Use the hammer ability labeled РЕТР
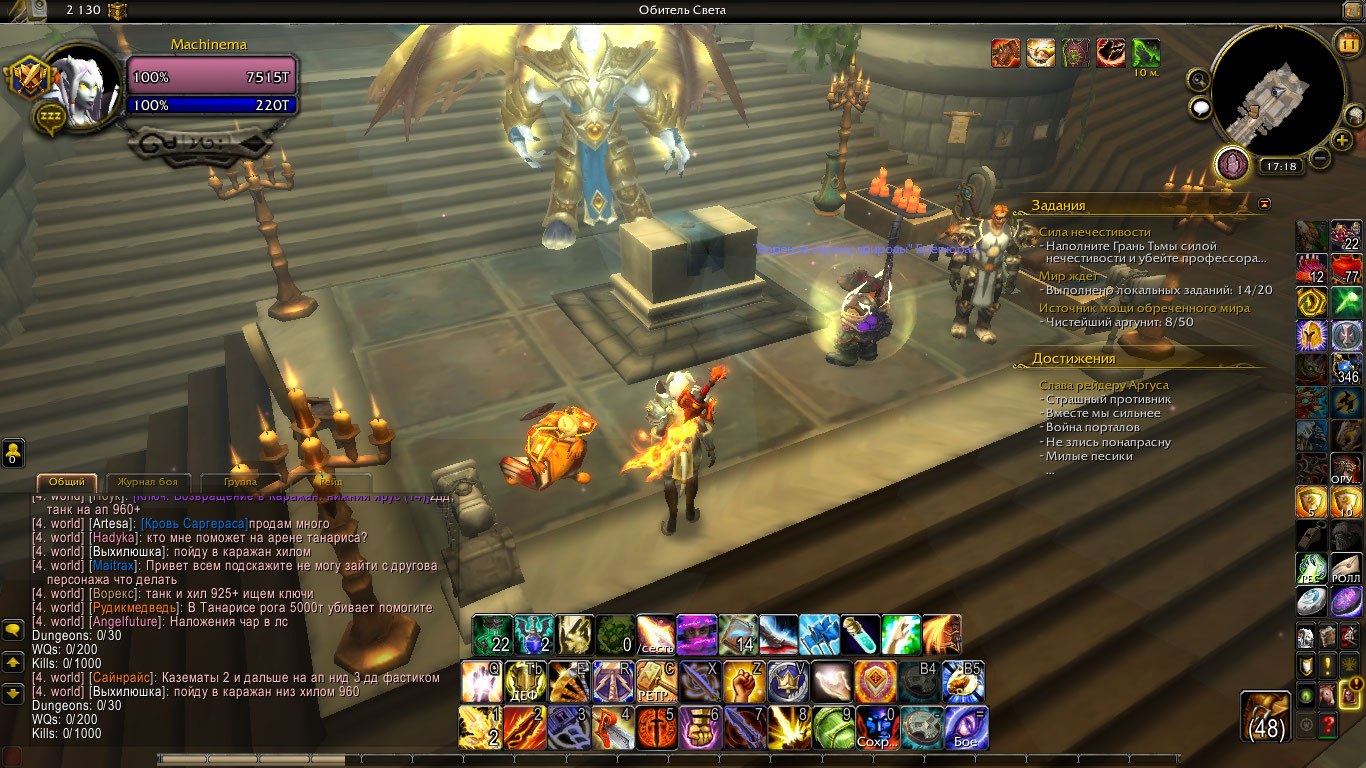The width and height of the screenshot is (1366, 768). pos(657,682)
